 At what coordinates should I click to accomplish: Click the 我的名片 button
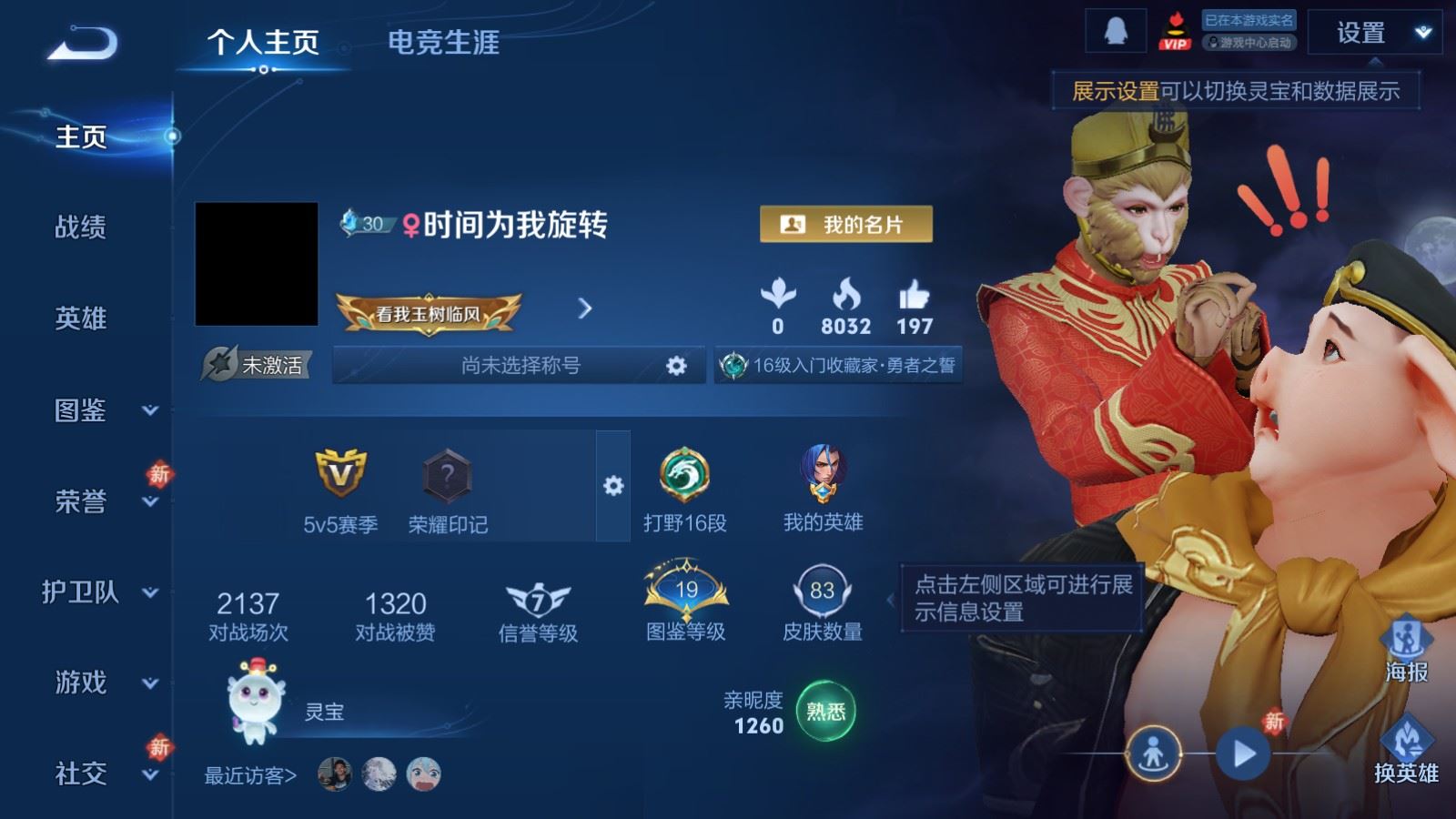pyautogui.click(x=845, y=225)
